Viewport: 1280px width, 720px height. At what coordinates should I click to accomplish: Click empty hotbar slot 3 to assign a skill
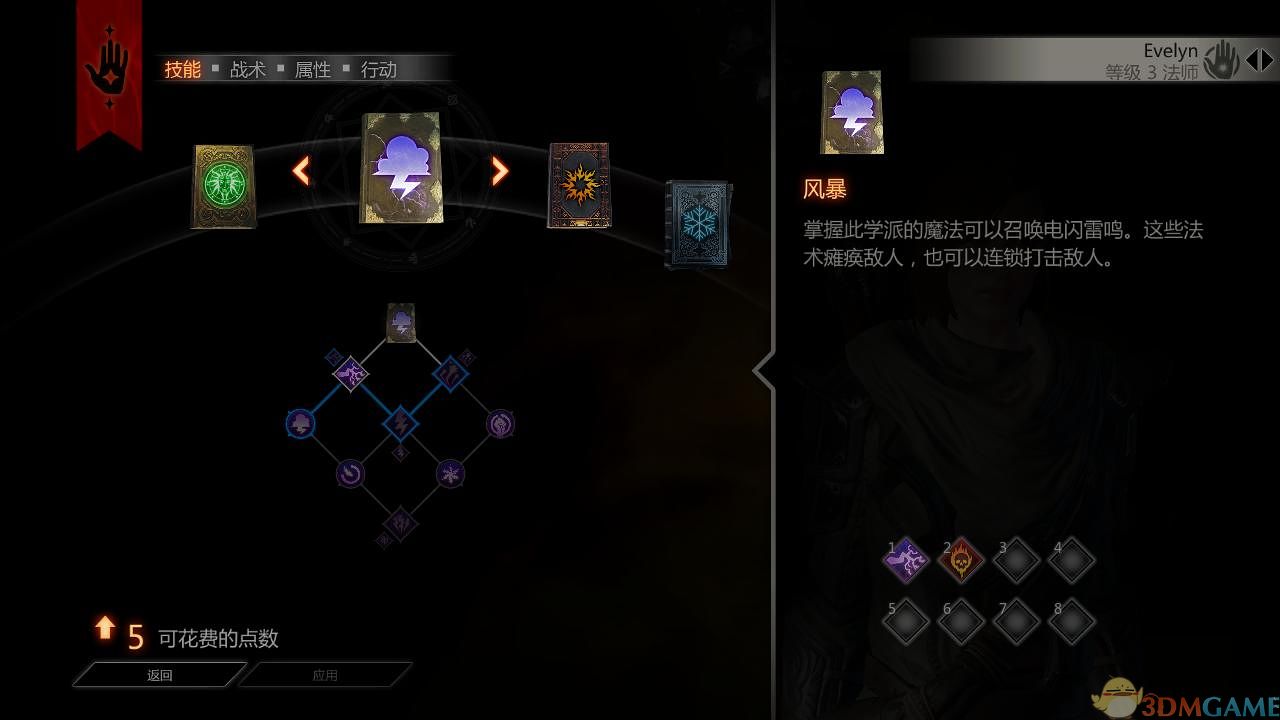tap(1016, 560)
